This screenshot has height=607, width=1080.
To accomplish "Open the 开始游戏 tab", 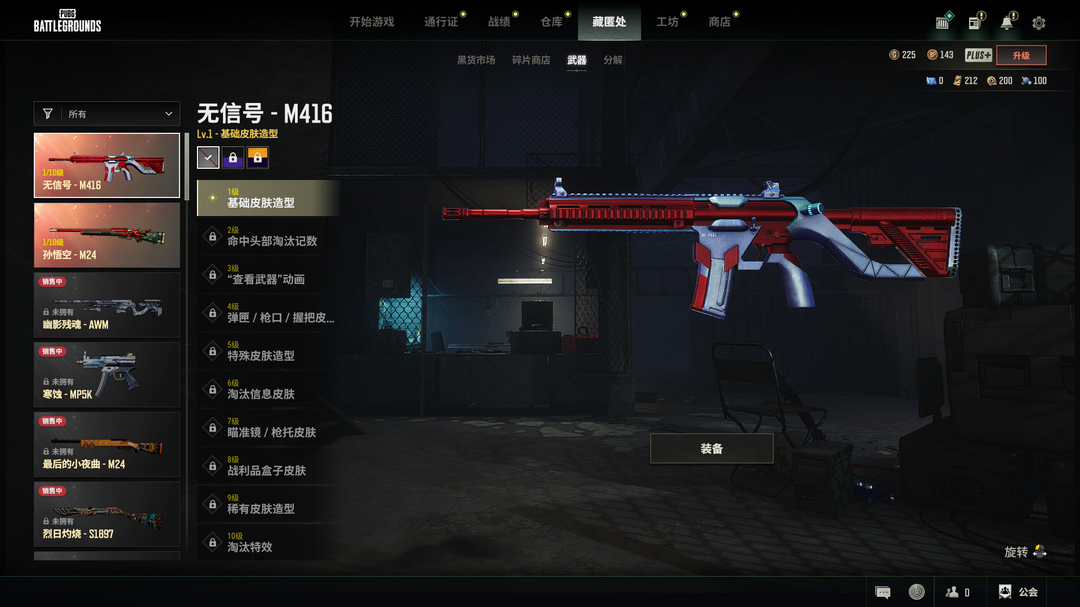I will click(371, 22).
